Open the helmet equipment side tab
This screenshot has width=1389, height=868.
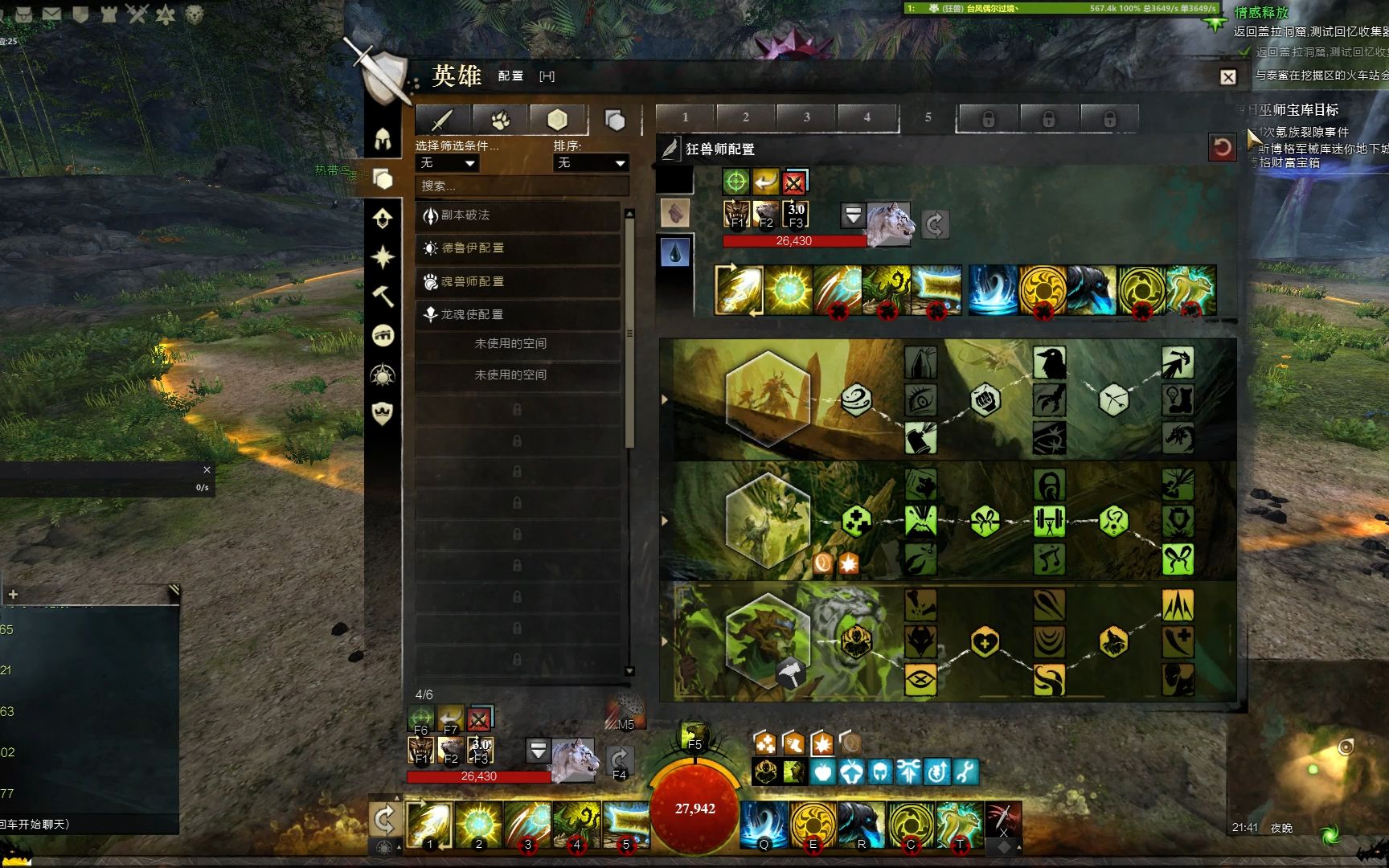click(x=383, y=139)
